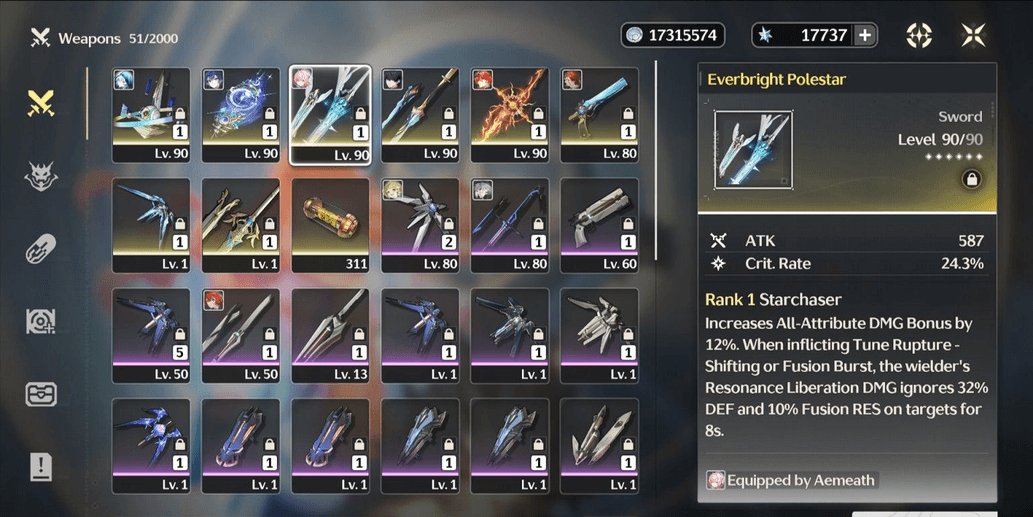
Task: Select the flaming orange Lv. 90 weapon
Action: point(509,114)
